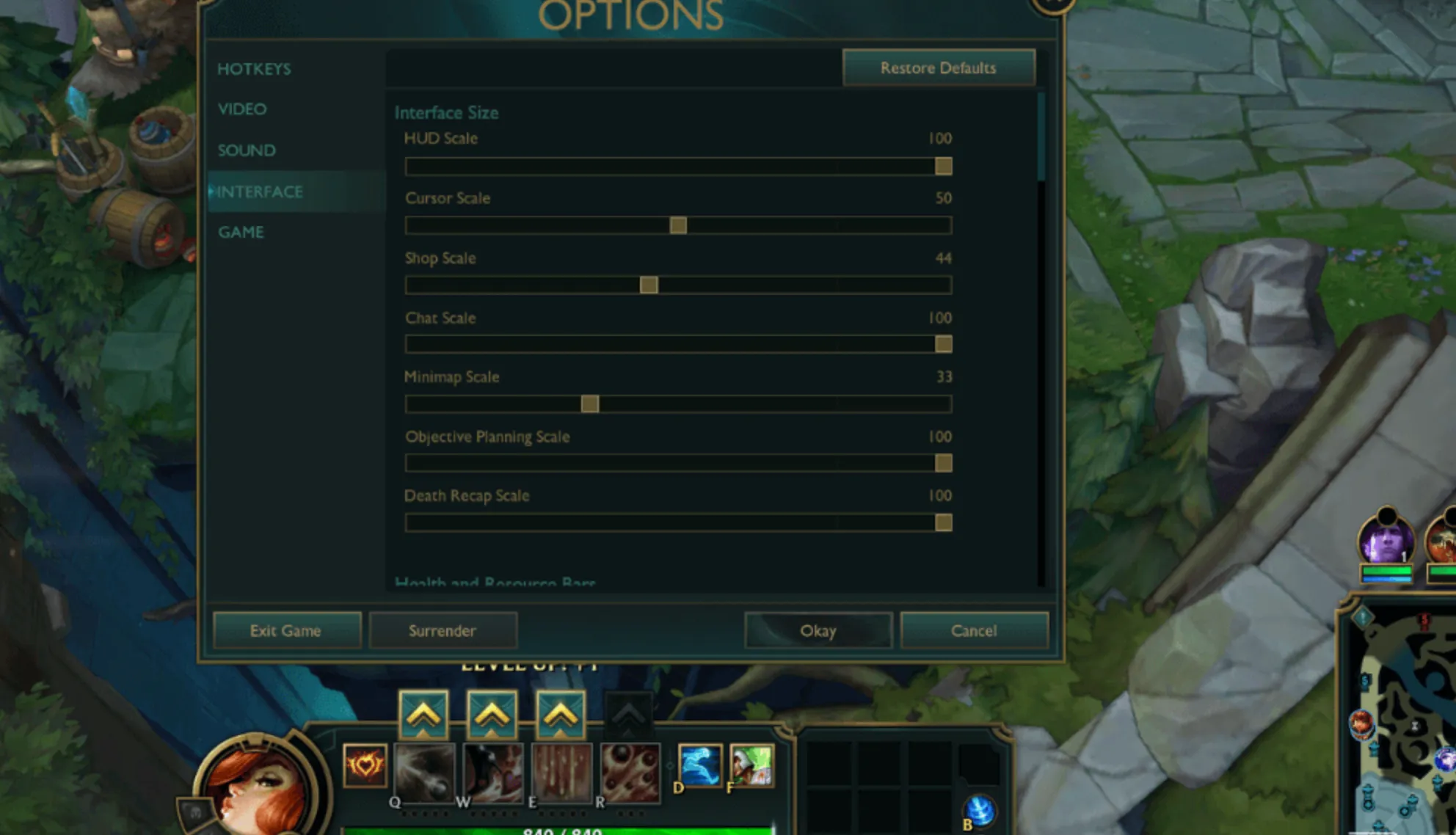Cast the R ultimate ability
Viewport: 1456px width, 835px height.
[x=631, y=770]
